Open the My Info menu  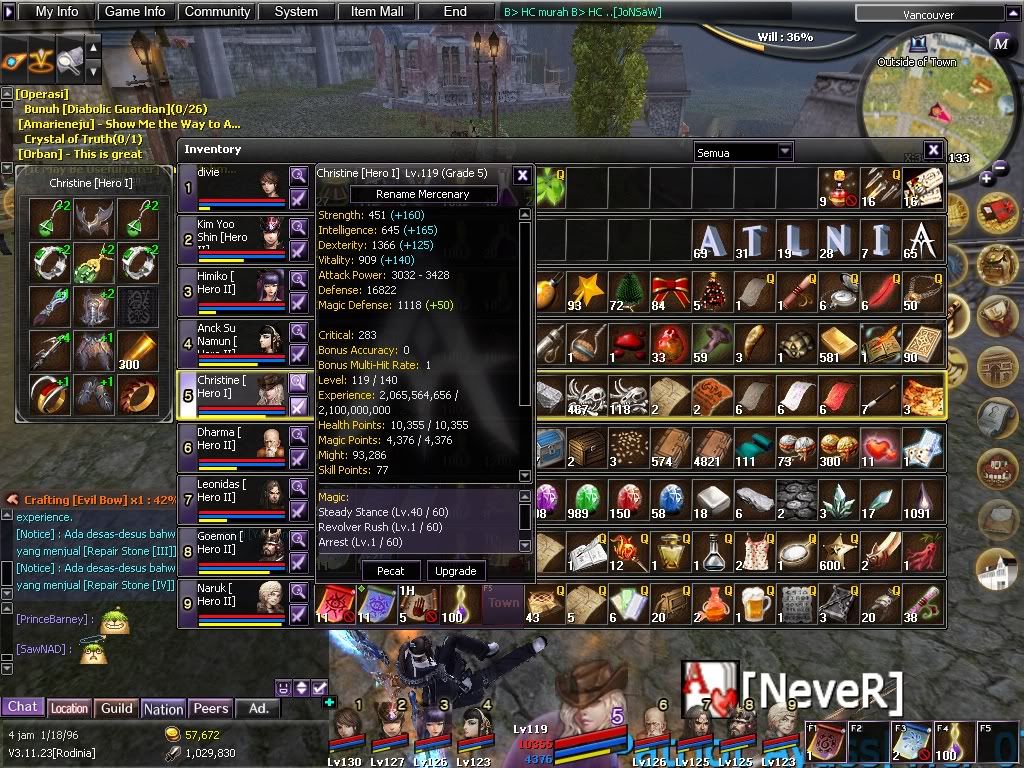coord(57,12)
